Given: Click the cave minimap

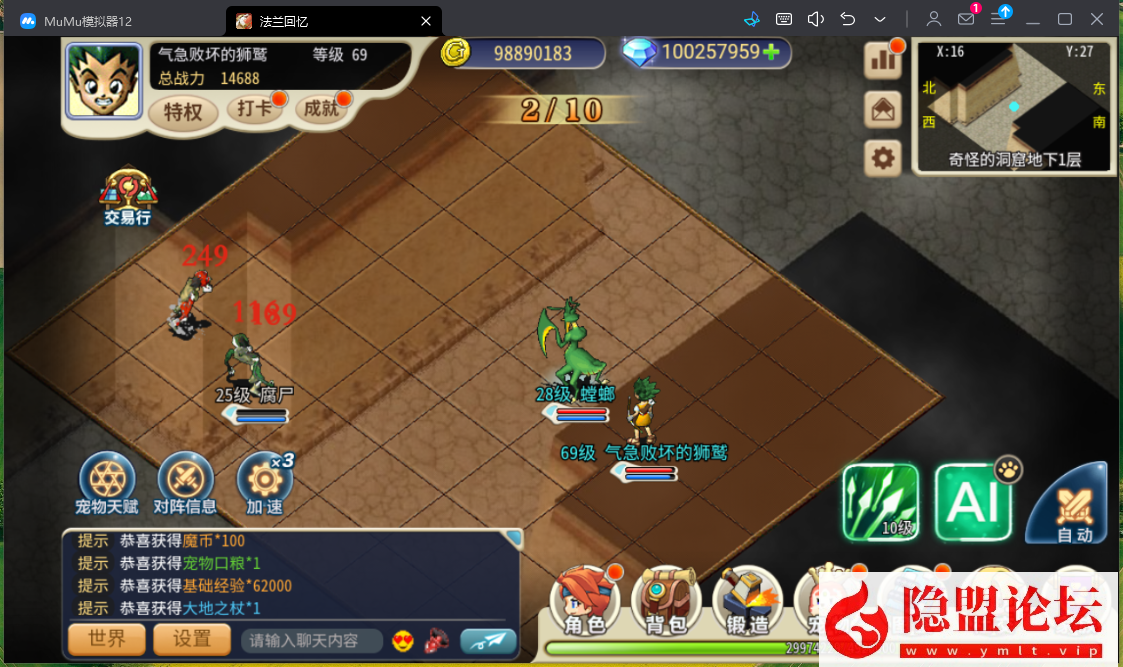Looking at the screenshot, I should coord(1014,106).
